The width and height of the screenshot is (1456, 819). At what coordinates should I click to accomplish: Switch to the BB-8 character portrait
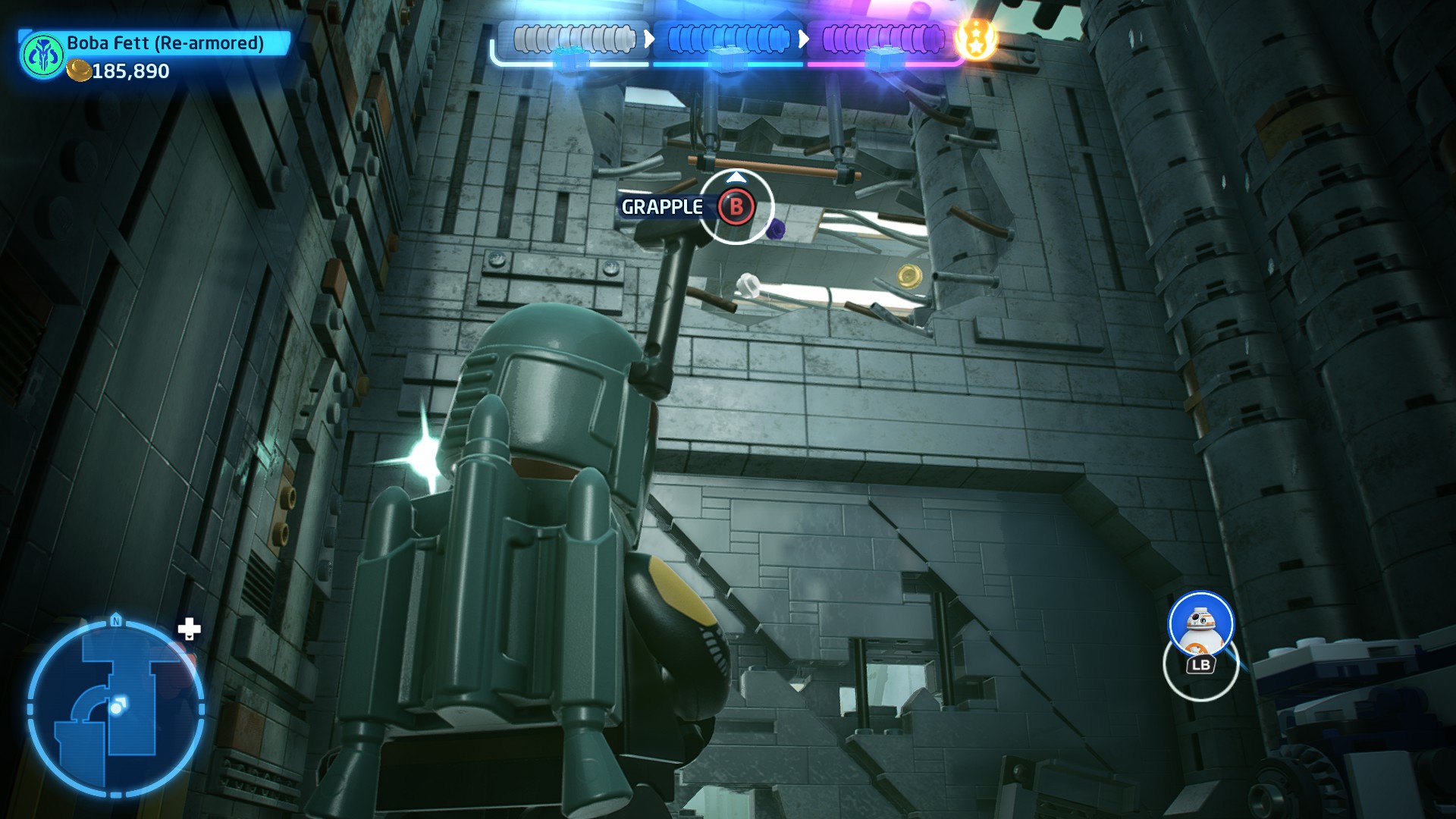click(1200, 624)
